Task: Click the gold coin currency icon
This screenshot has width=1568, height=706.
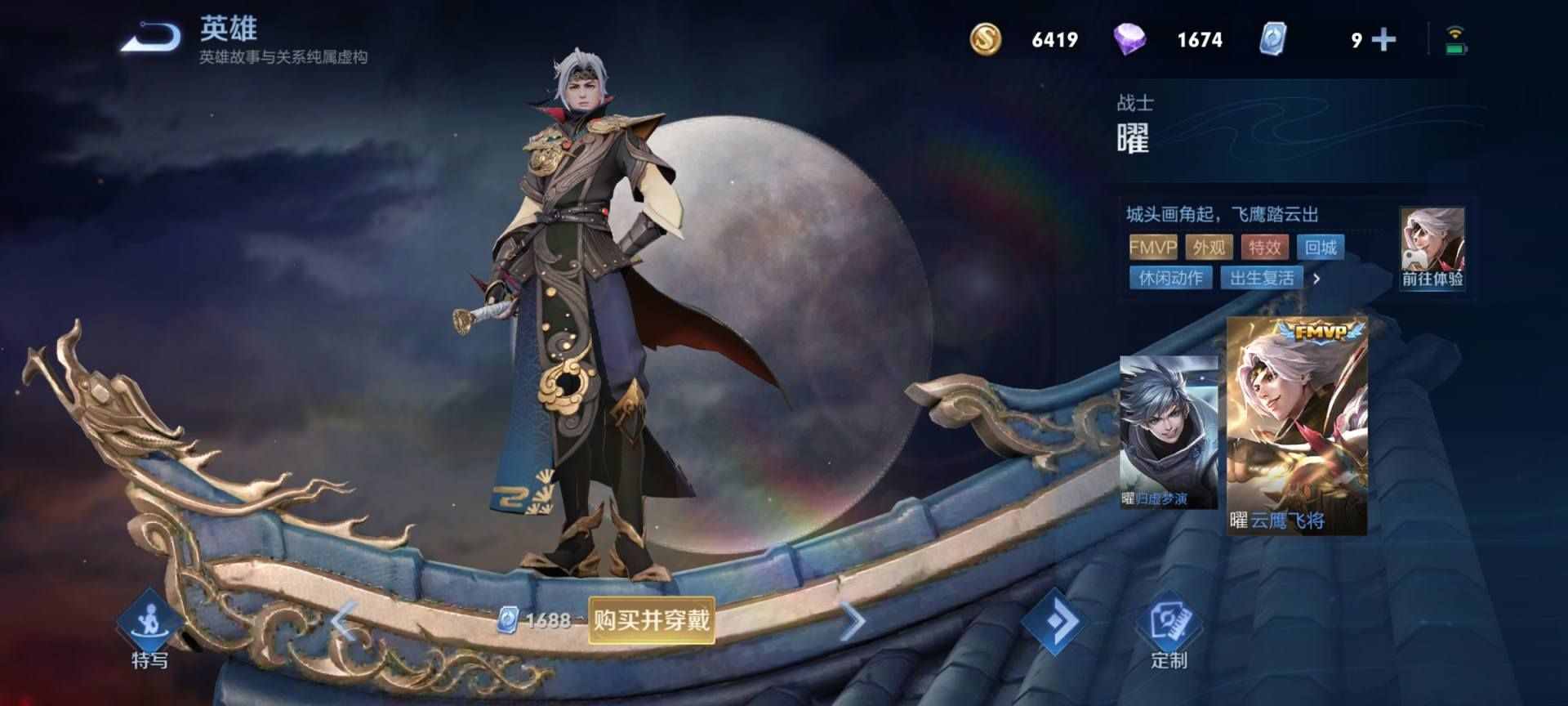Action: (x=986, y=38)
